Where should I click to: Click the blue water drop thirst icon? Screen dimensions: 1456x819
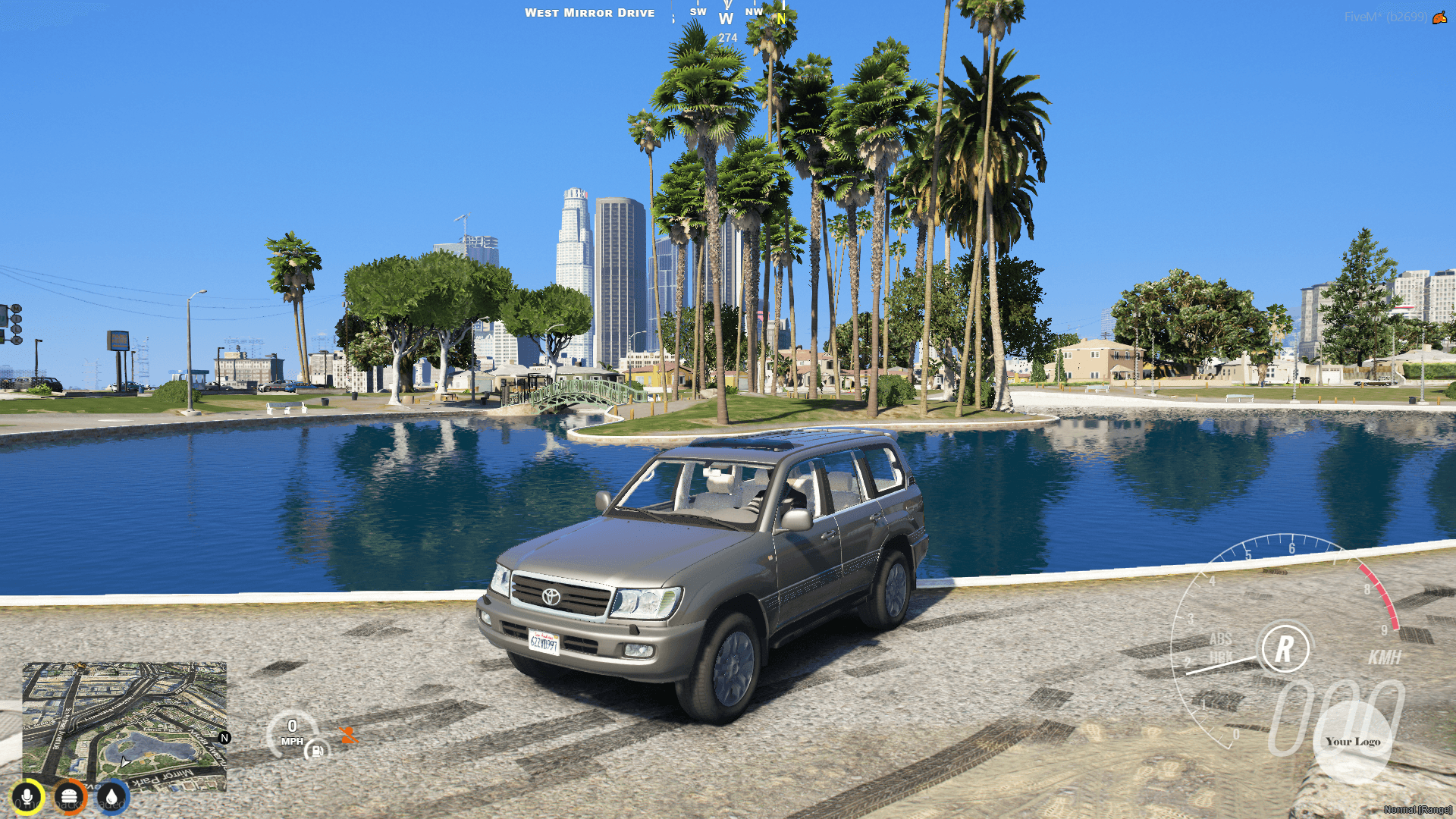pyautogui.click(x=113, y=797)
